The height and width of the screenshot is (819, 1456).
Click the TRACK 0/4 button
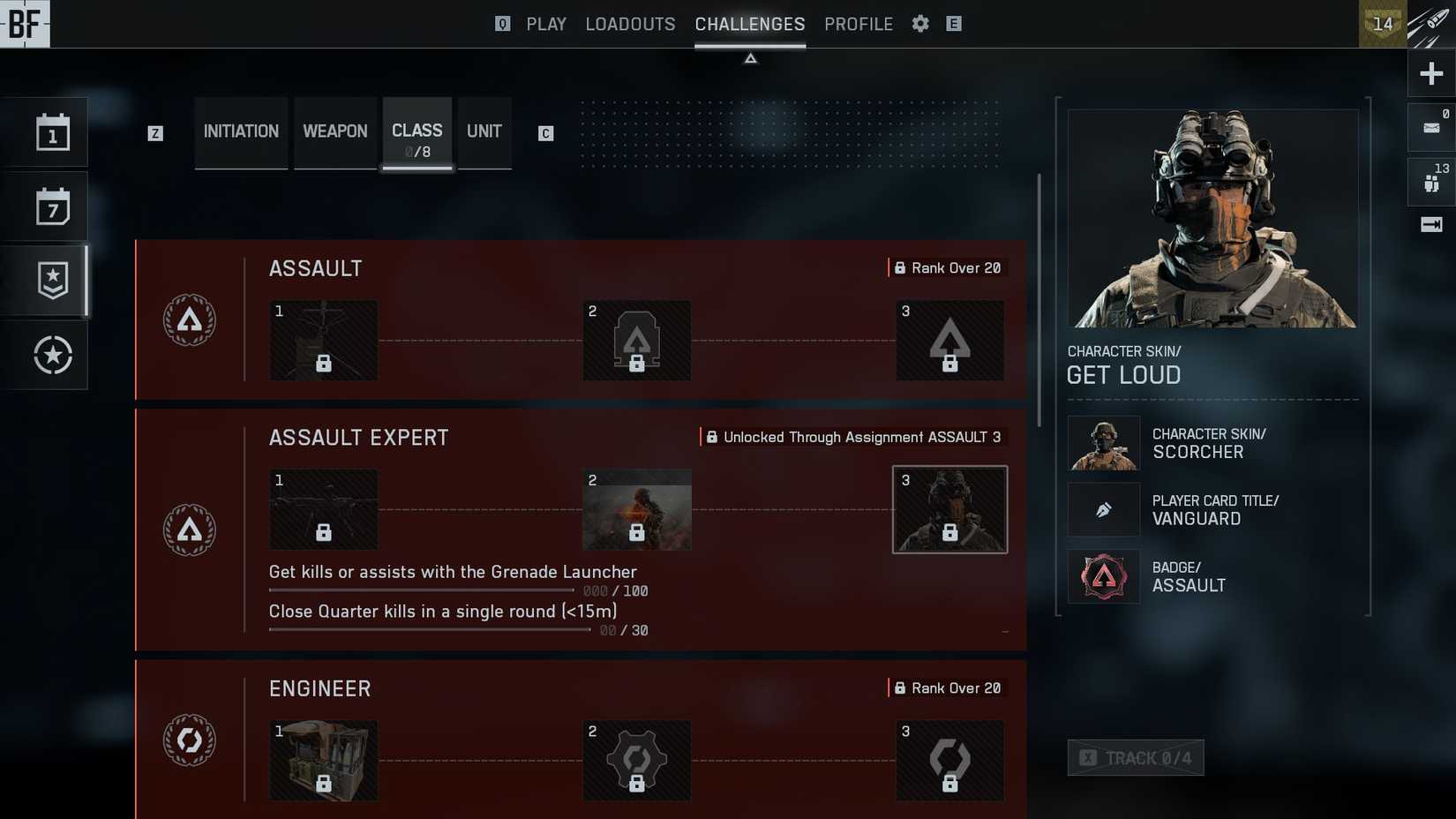pos(1135,757)
